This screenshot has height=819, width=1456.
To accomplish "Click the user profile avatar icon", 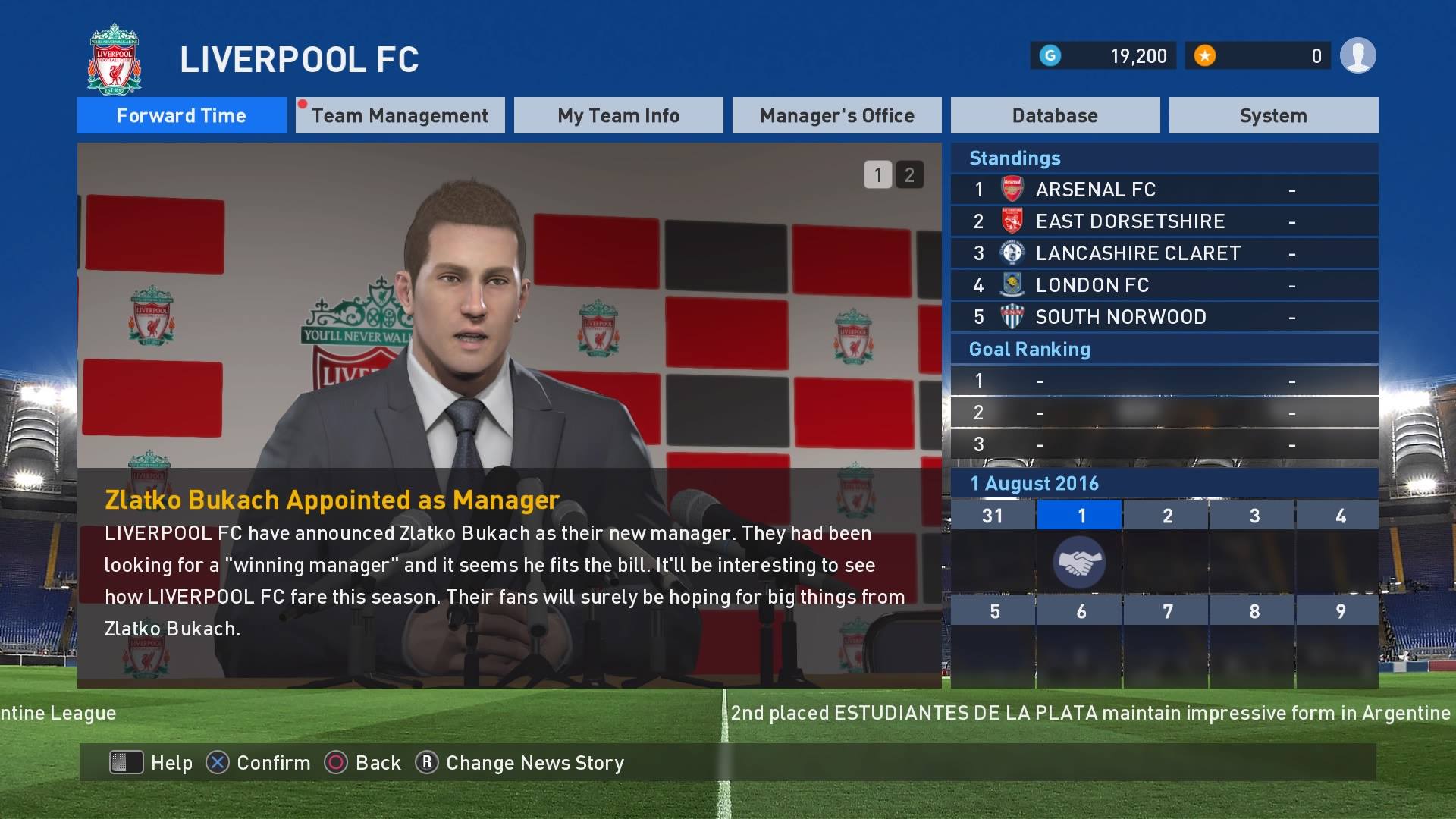I will click(x=1357, y=55).
